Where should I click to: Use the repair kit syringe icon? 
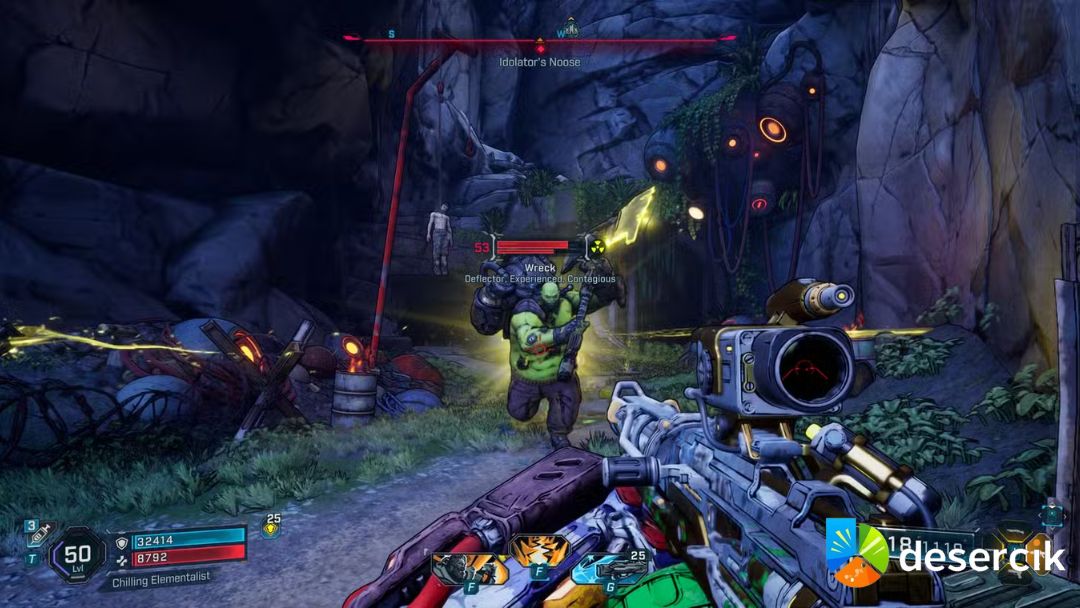point(38,539)
